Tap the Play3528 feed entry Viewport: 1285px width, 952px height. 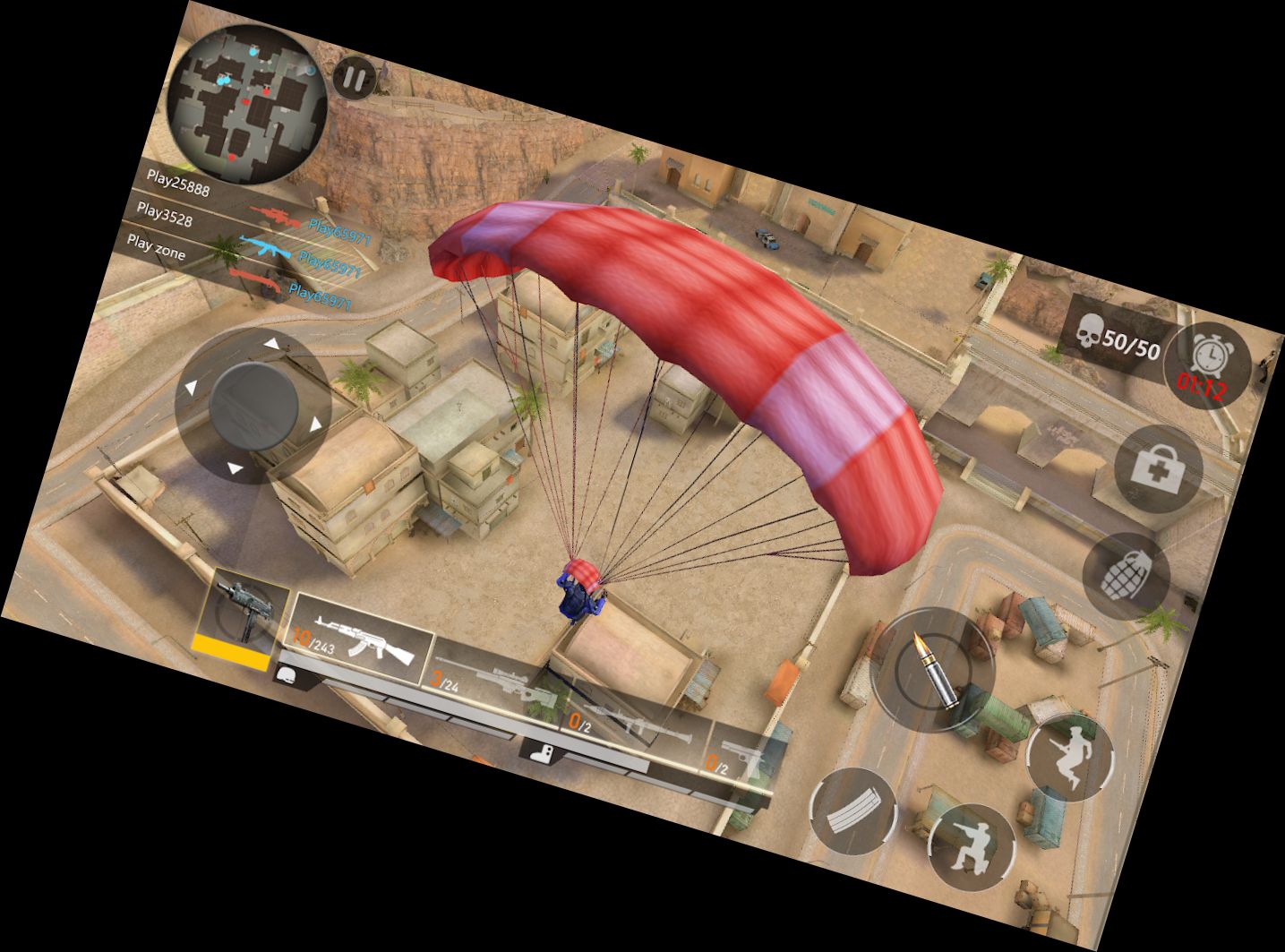(167, 216)
